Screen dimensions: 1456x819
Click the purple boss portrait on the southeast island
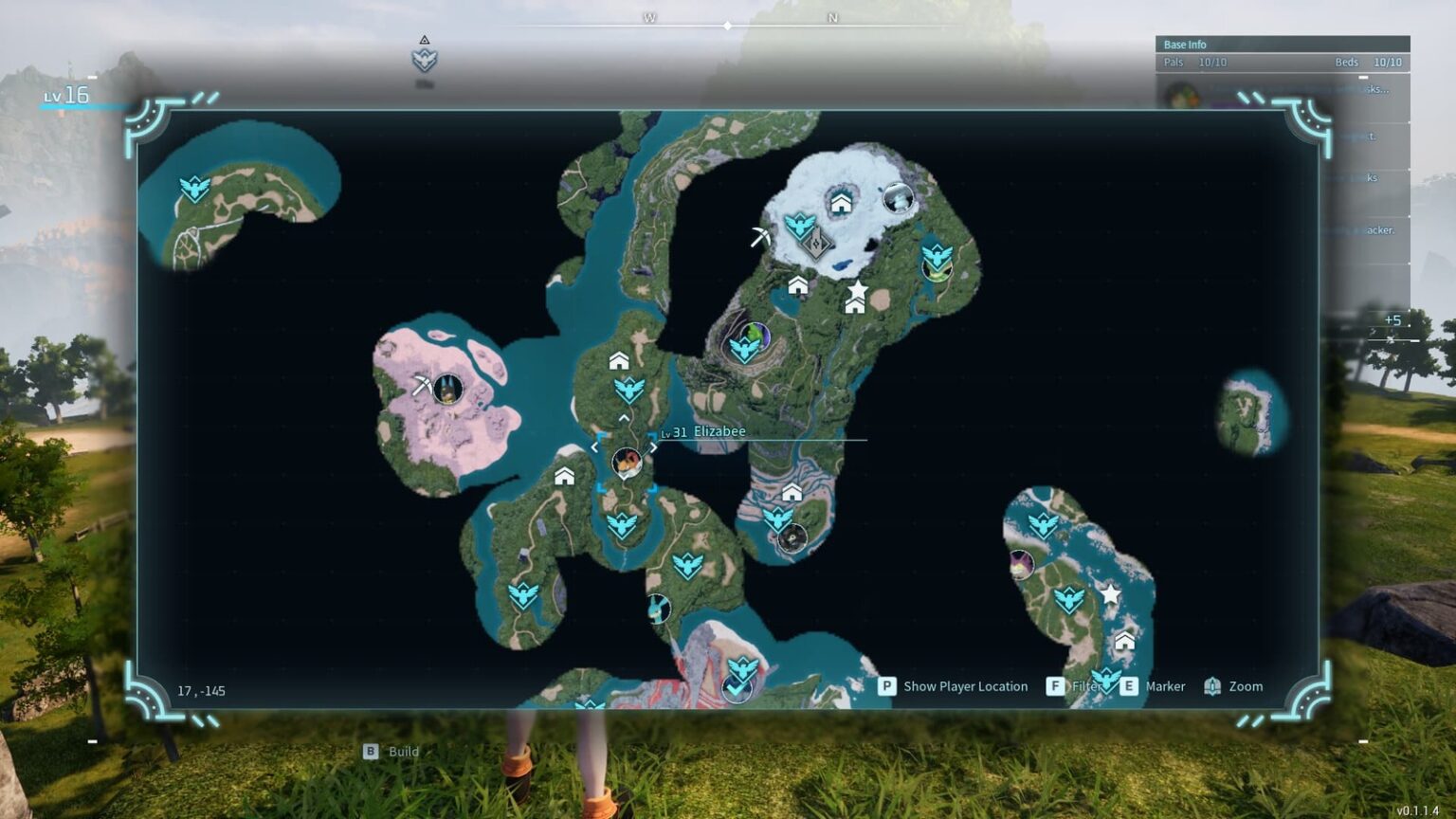(1021, 565)
